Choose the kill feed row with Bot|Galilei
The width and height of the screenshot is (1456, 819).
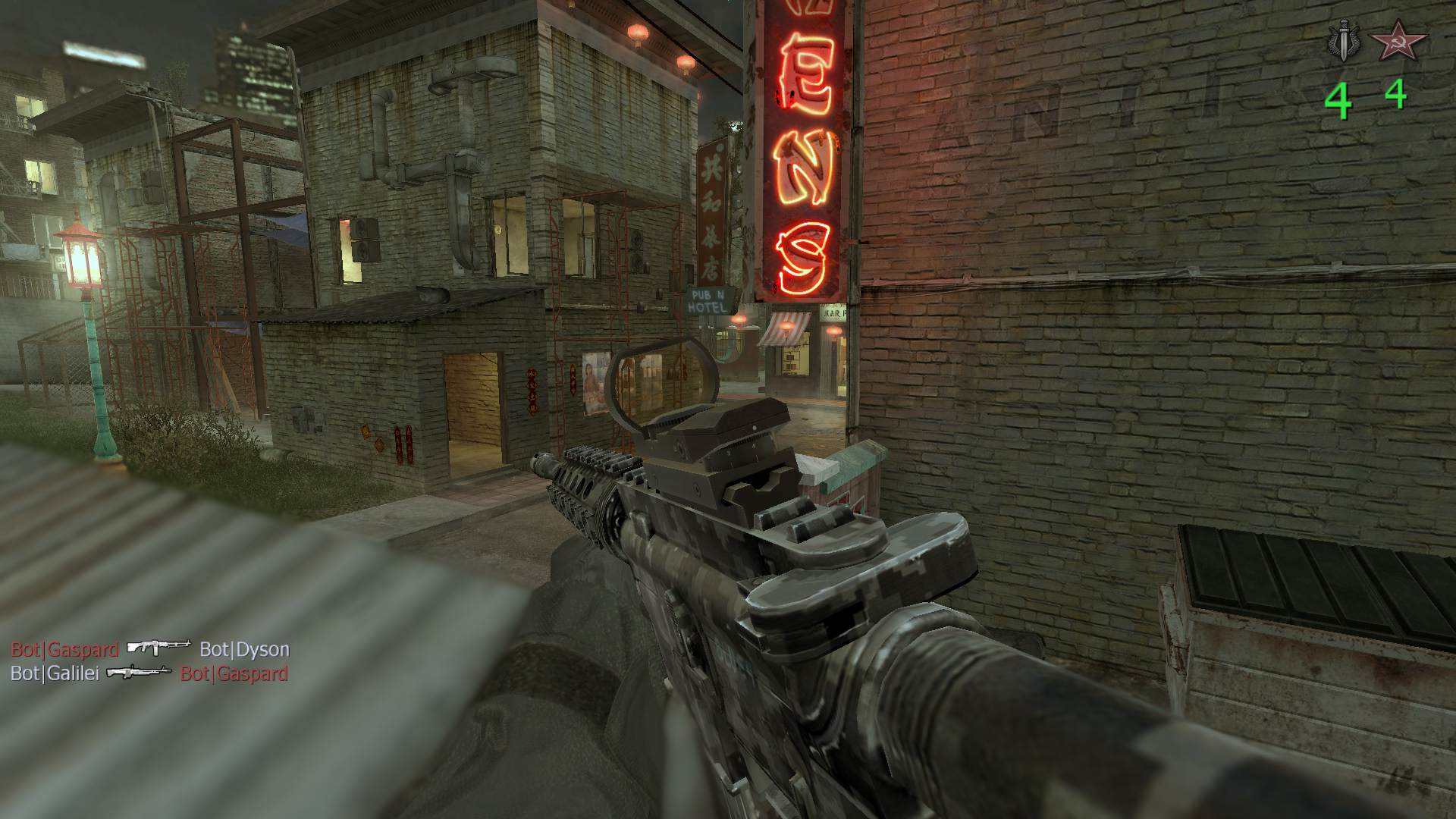(149, 673)
